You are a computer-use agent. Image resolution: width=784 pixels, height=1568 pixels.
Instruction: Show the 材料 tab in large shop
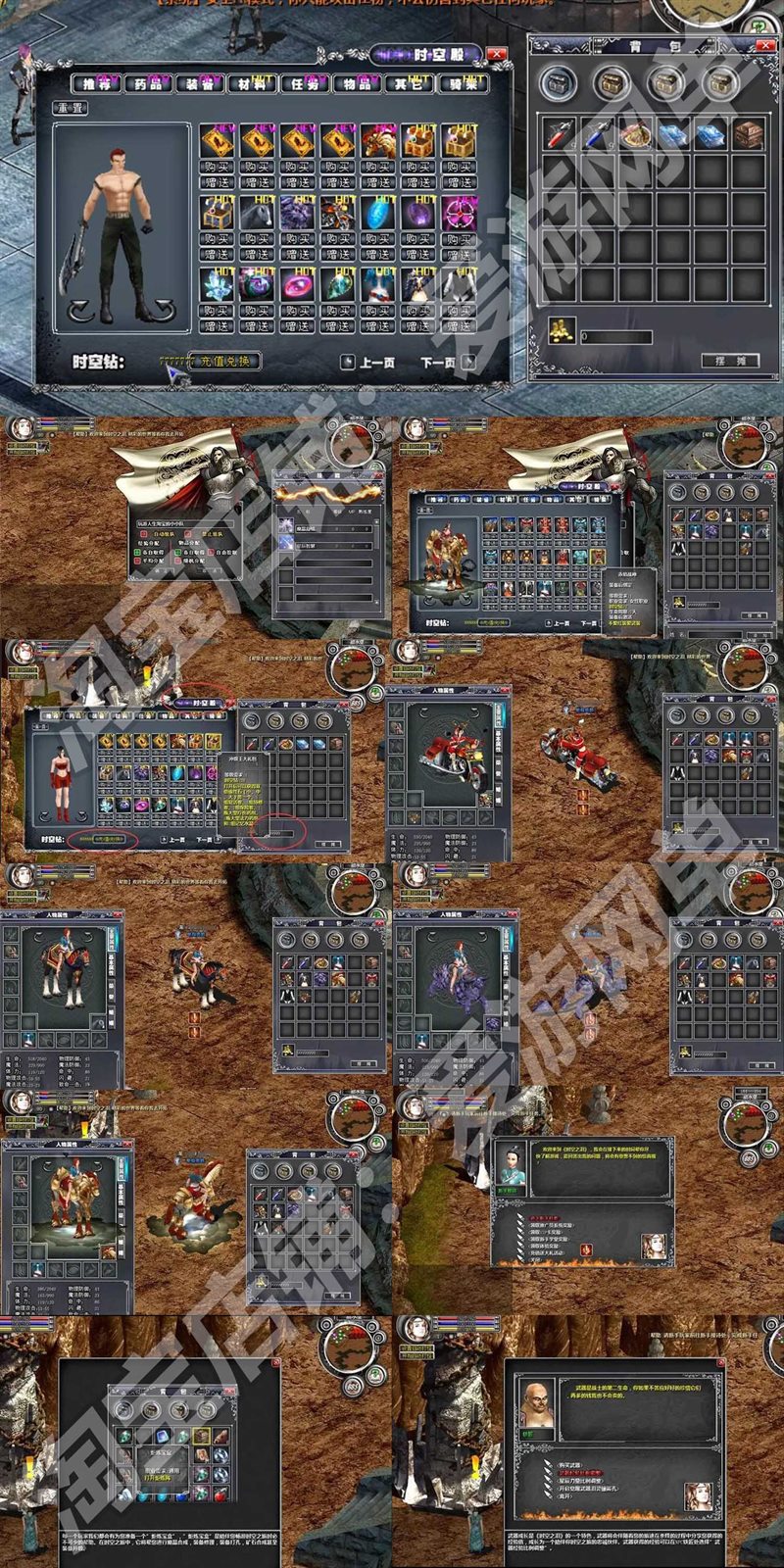click(x=252, y=84)
